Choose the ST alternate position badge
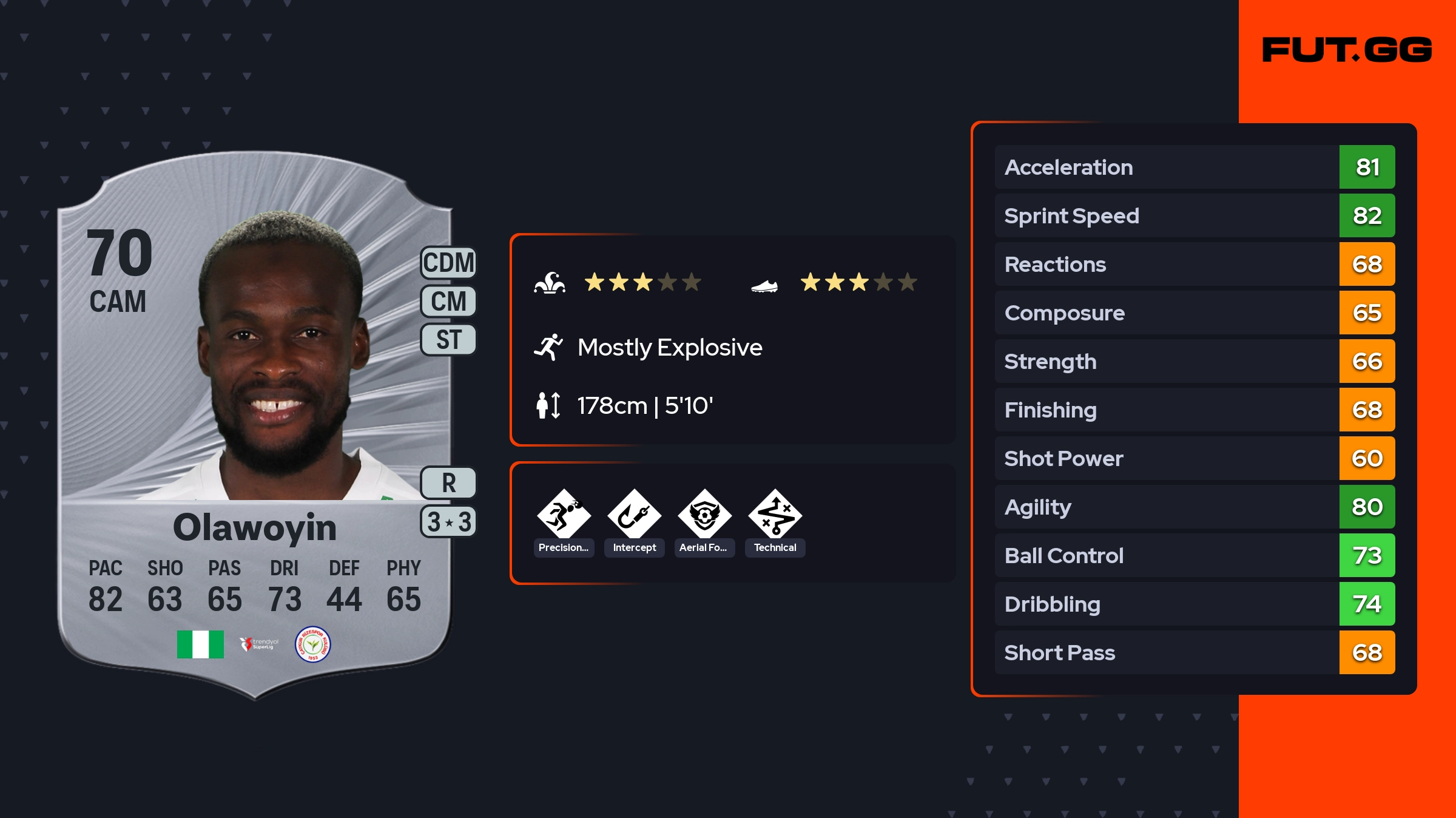This screenshot has width=1456, height=818. point(448,339)
